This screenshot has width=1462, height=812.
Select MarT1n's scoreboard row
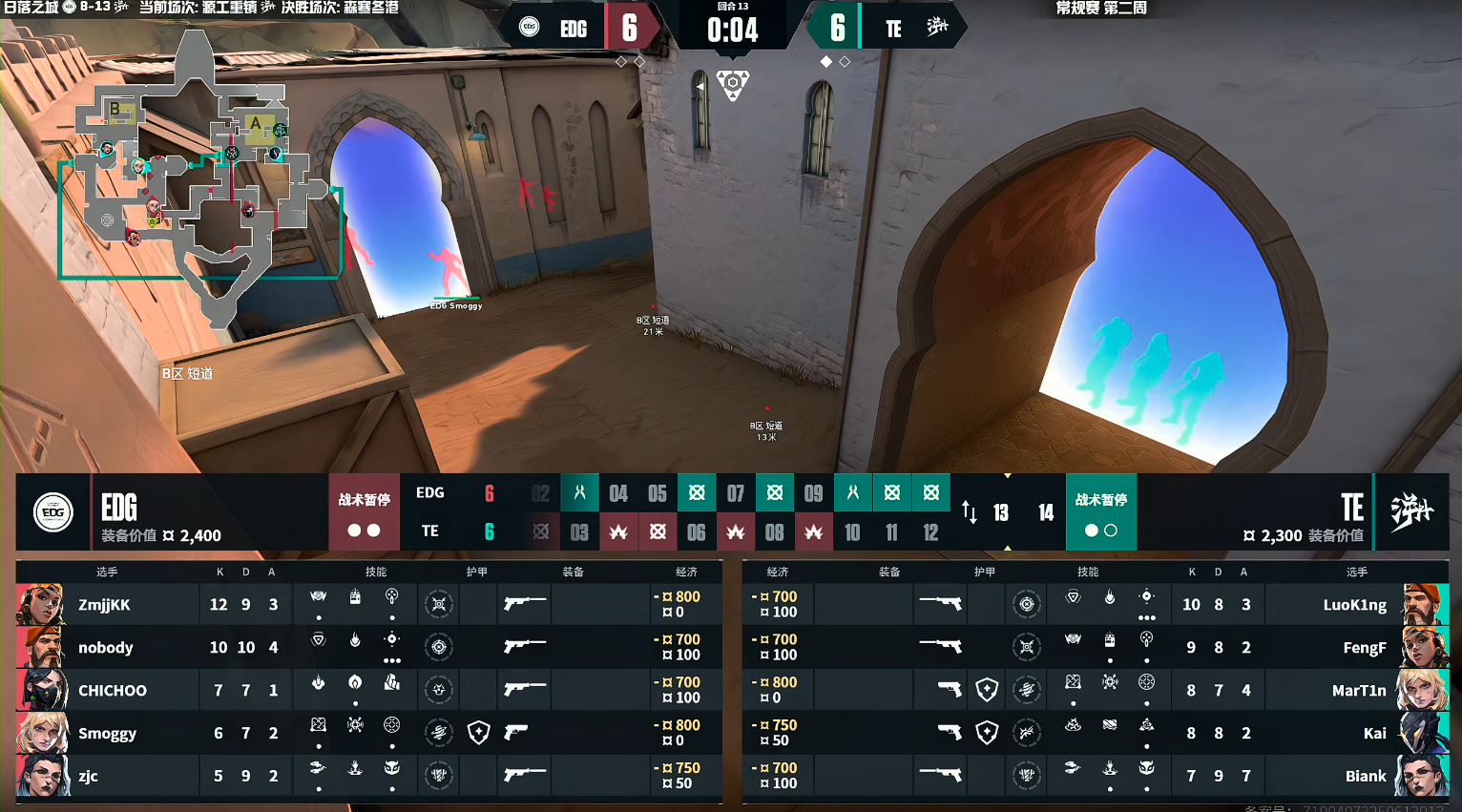pyautogui.click(x=1358, y=690)
